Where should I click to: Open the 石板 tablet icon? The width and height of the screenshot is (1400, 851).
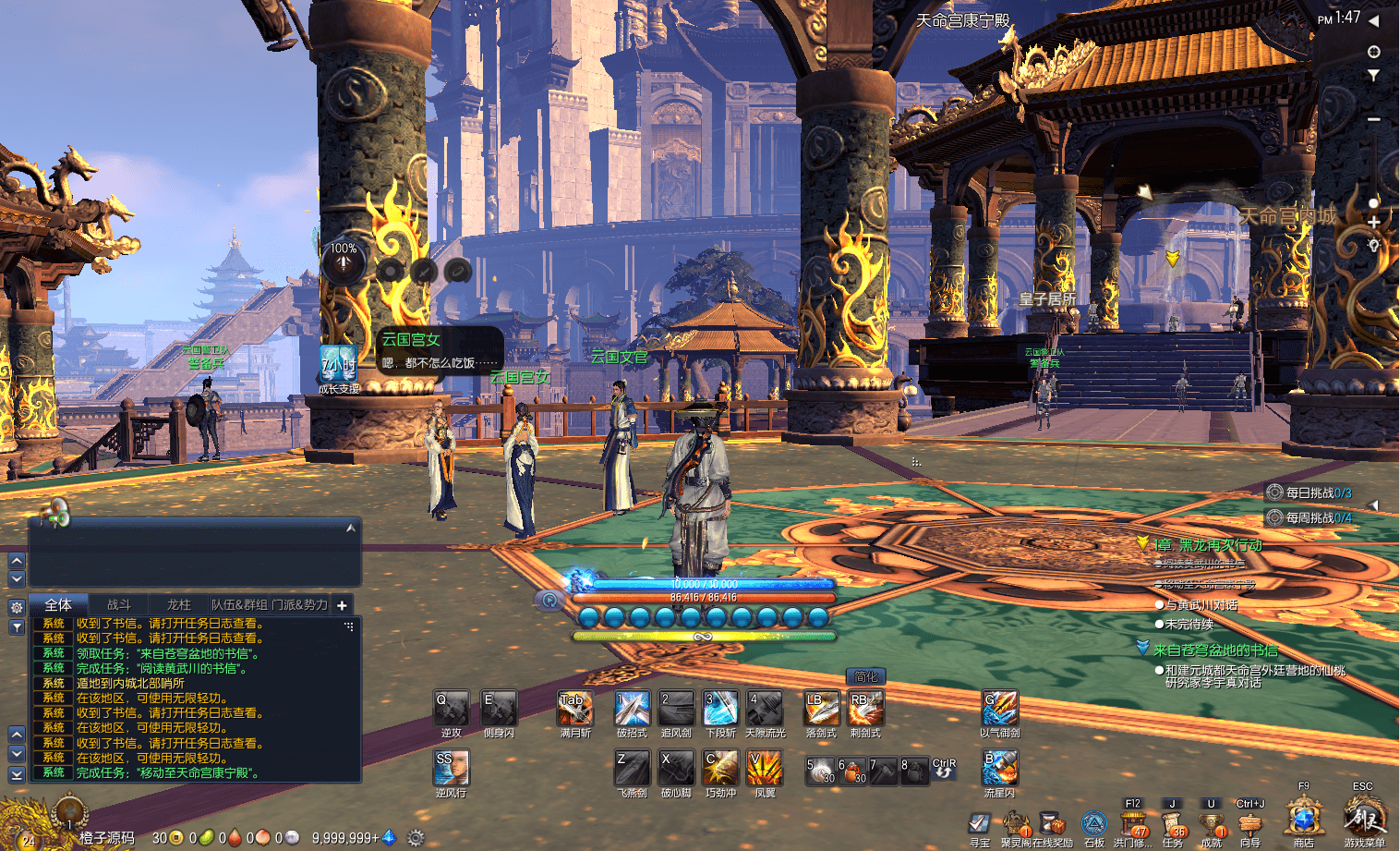pos(1094,824)
